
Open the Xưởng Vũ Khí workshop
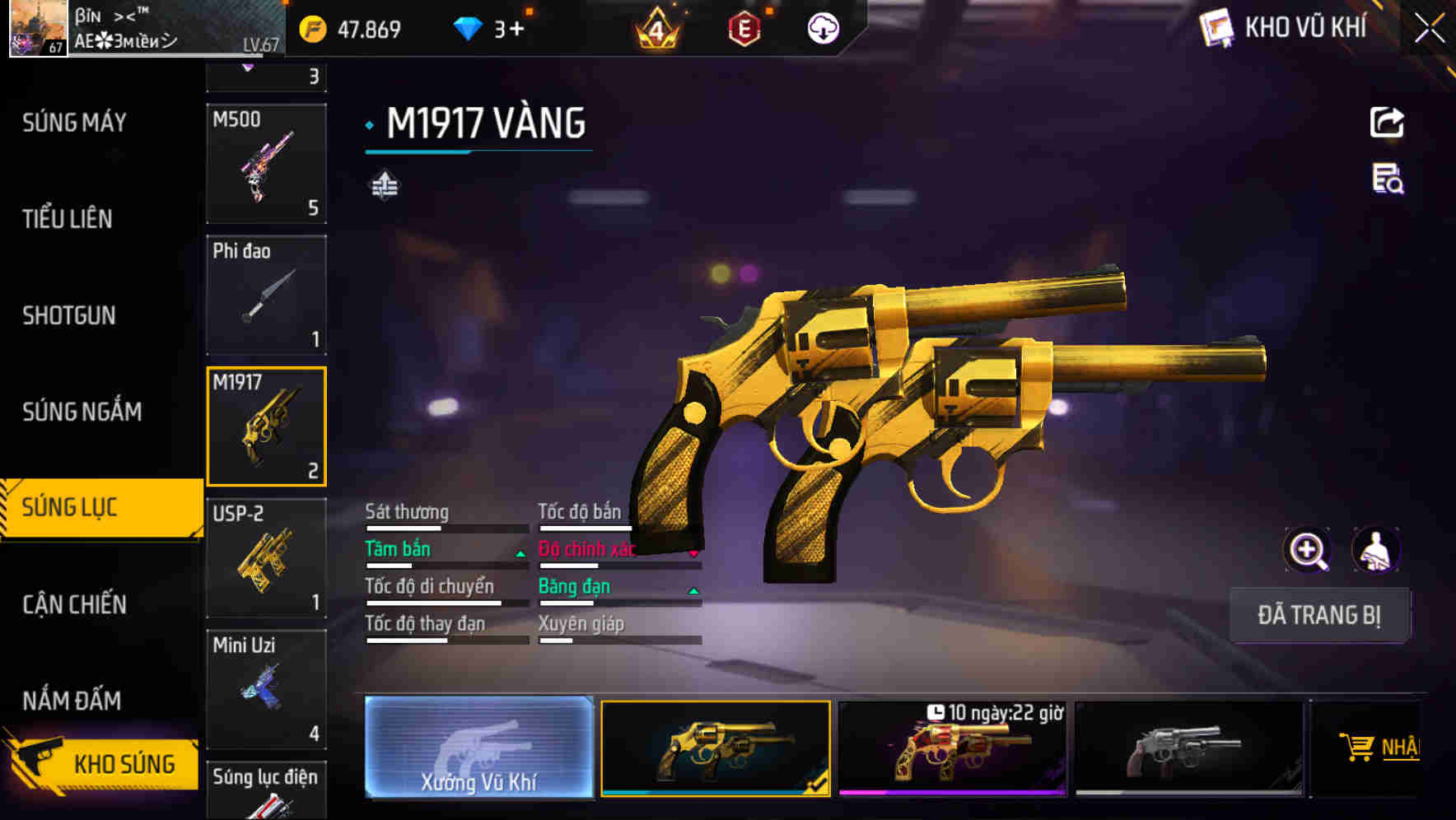478,748
